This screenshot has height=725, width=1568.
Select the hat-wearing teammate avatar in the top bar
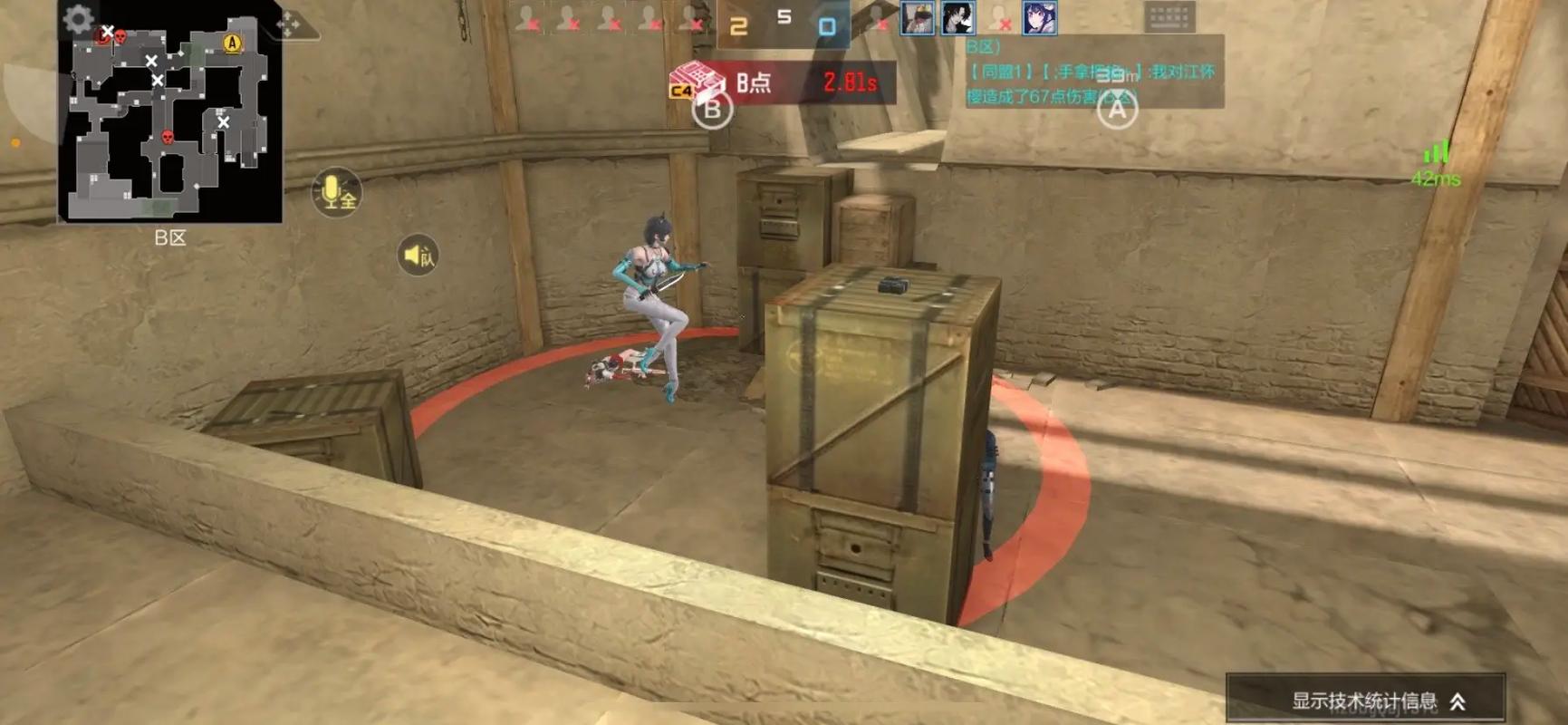(x=917, y=18)
